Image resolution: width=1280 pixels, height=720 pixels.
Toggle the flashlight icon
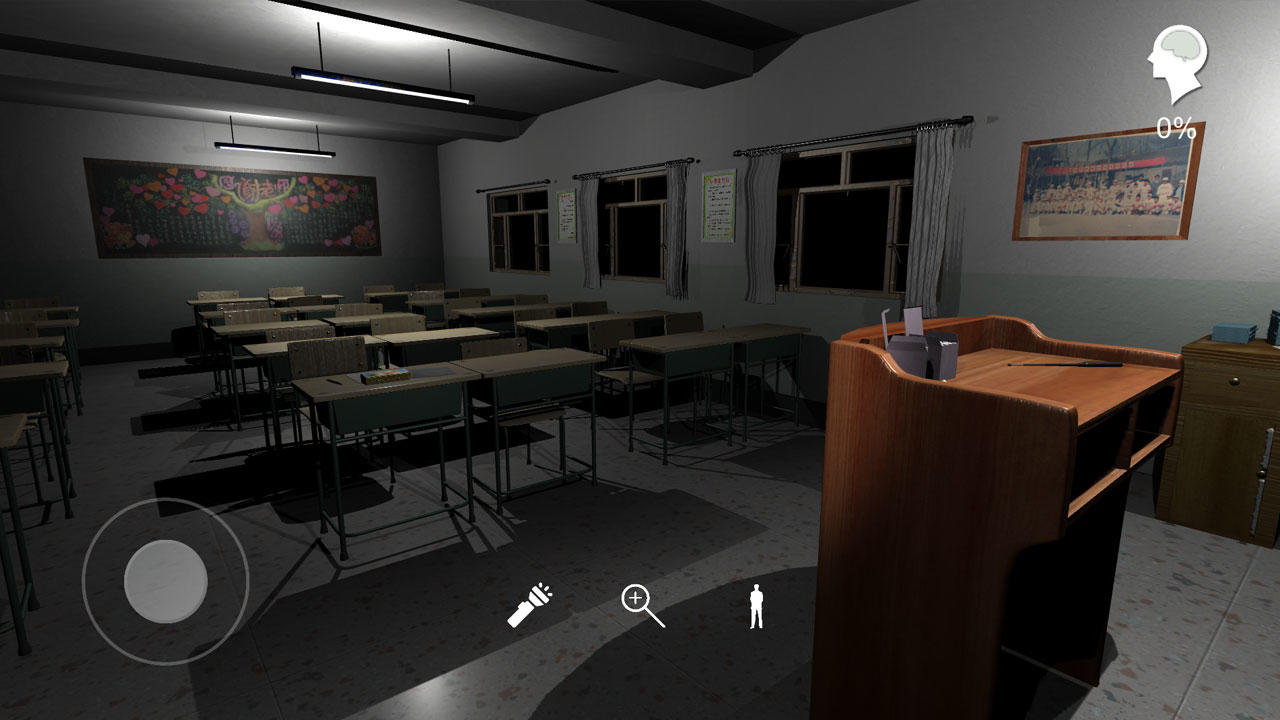point(529,606)
